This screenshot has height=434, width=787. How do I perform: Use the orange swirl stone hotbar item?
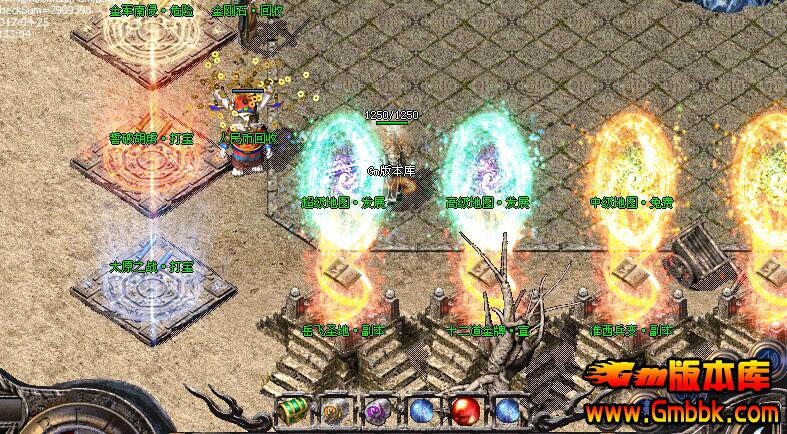click(x=334, y=411)
